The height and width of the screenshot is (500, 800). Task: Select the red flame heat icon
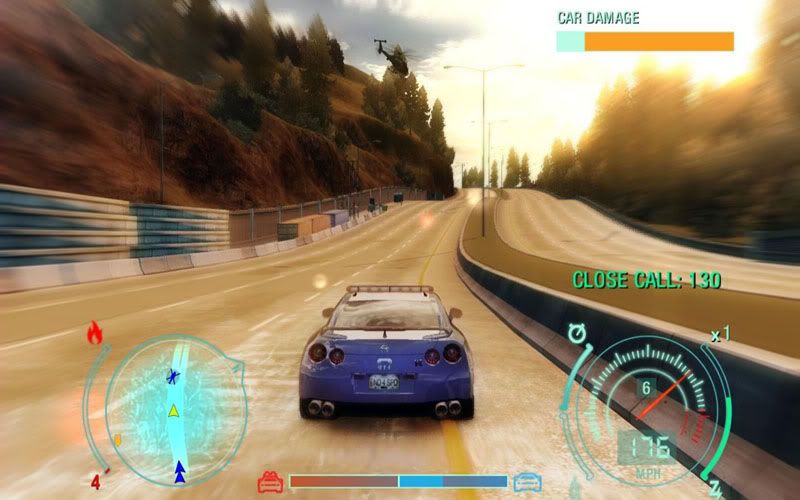(96, 333)
